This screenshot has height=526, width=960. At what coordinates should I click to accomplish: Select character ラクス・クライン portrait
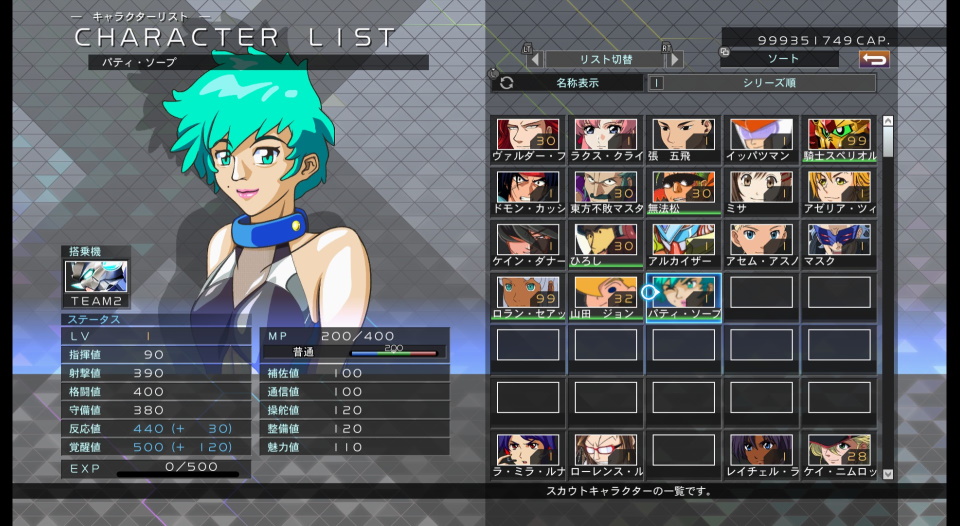point(606,139)
